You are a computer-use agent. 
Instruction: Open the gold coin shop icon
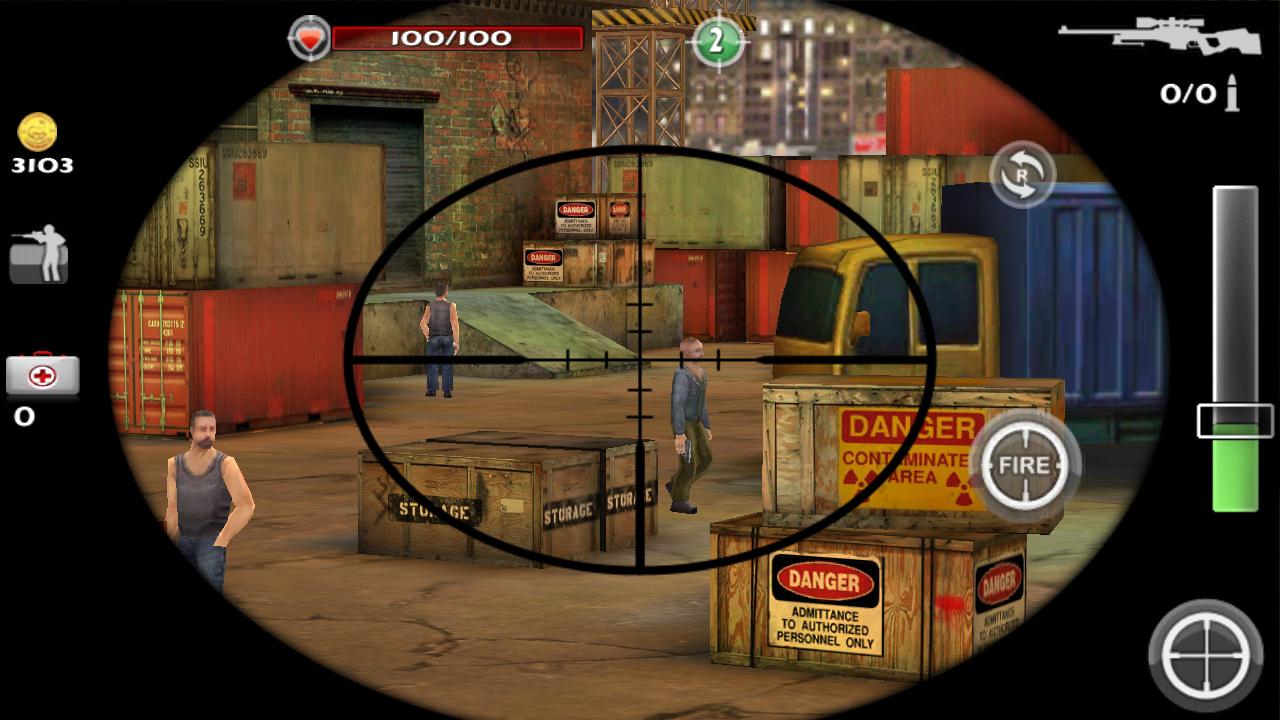click(x=38, y=133)
